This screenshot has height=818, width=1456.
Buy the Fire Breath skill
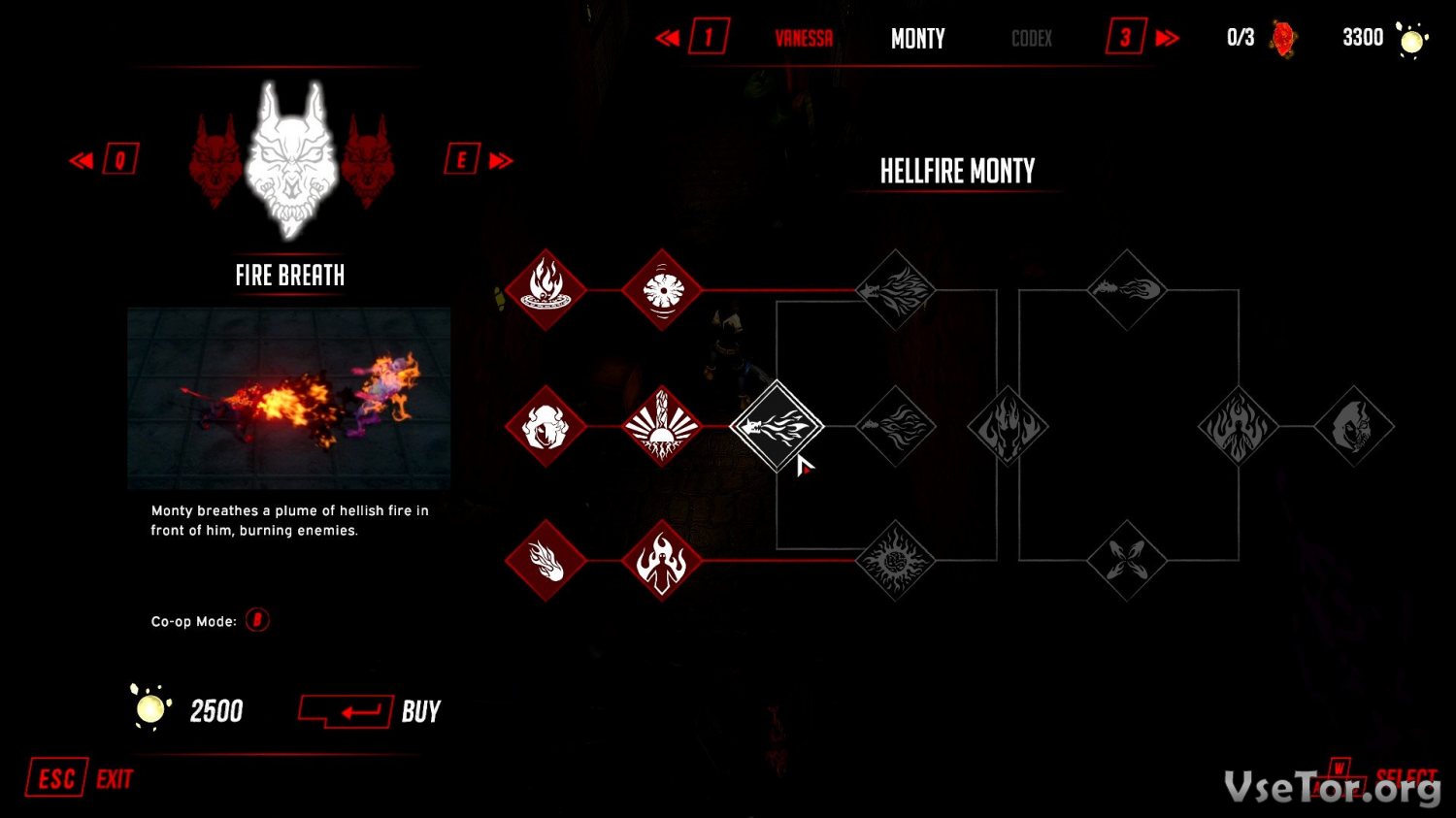point(369,711)
